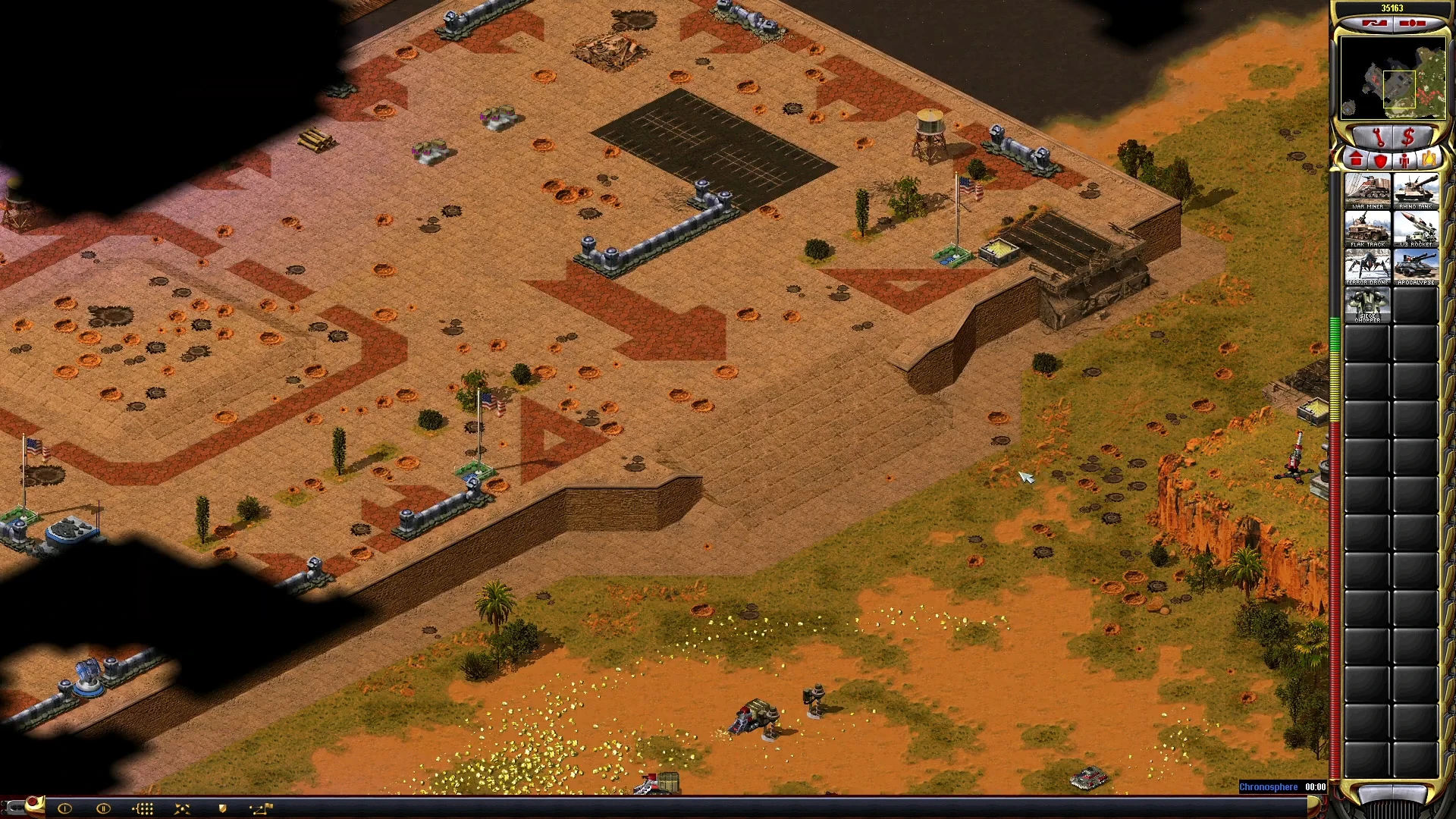1456x819 pixels.
Task: Select the Flak Track build icon
Action: [1367, 228]
